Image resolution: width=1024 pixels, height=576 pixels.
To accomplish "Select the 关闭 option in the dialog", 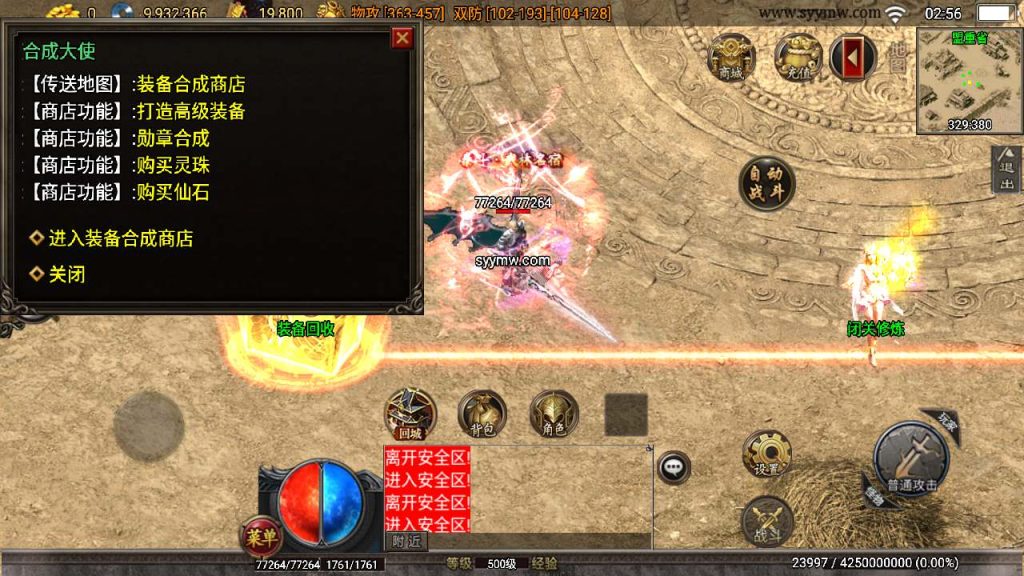I will [66, 274].
